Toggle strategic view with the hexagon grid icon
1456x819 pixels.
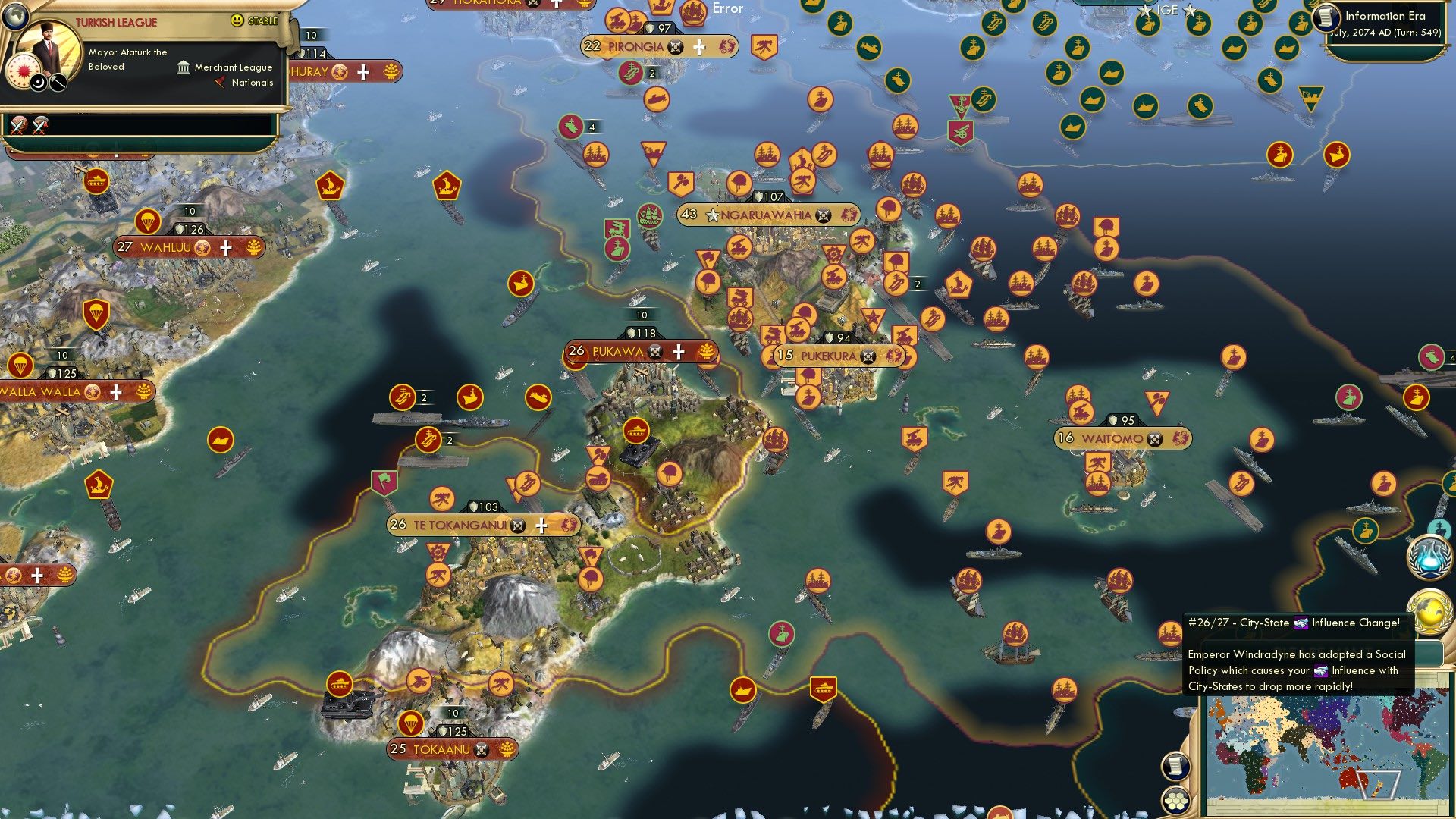tap(1175, 801)
